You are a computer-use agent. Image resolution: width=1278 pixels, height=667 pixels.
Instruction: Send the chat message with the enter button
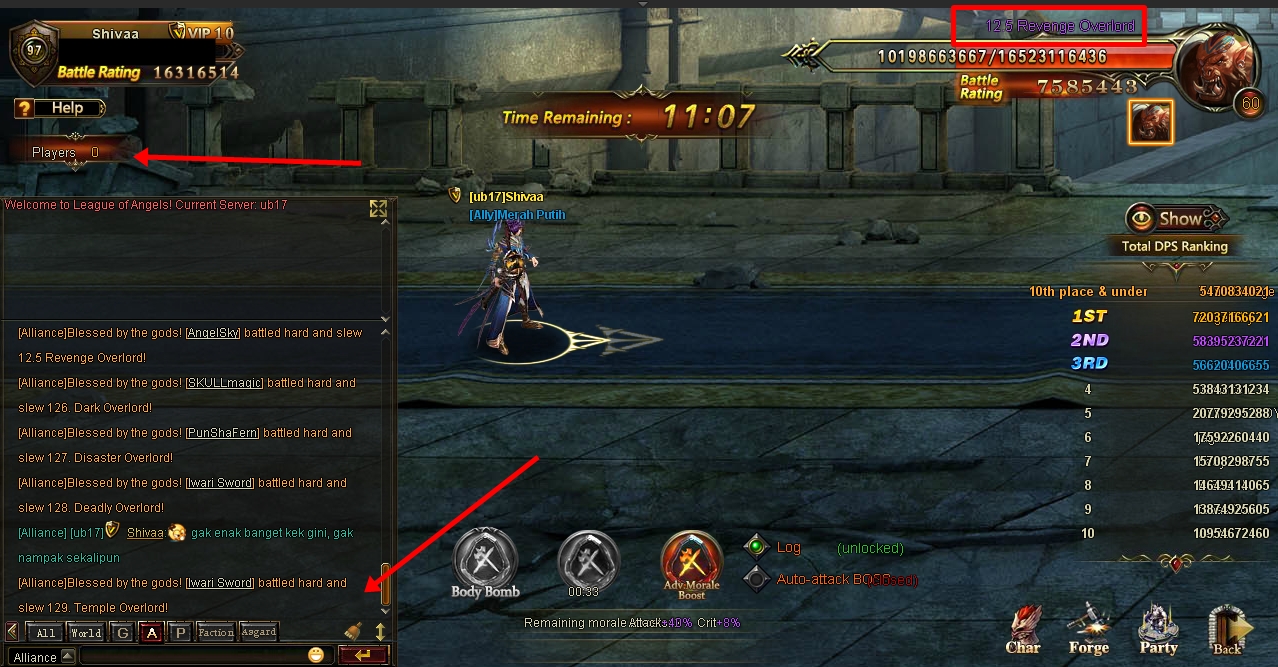pos(364,656)
